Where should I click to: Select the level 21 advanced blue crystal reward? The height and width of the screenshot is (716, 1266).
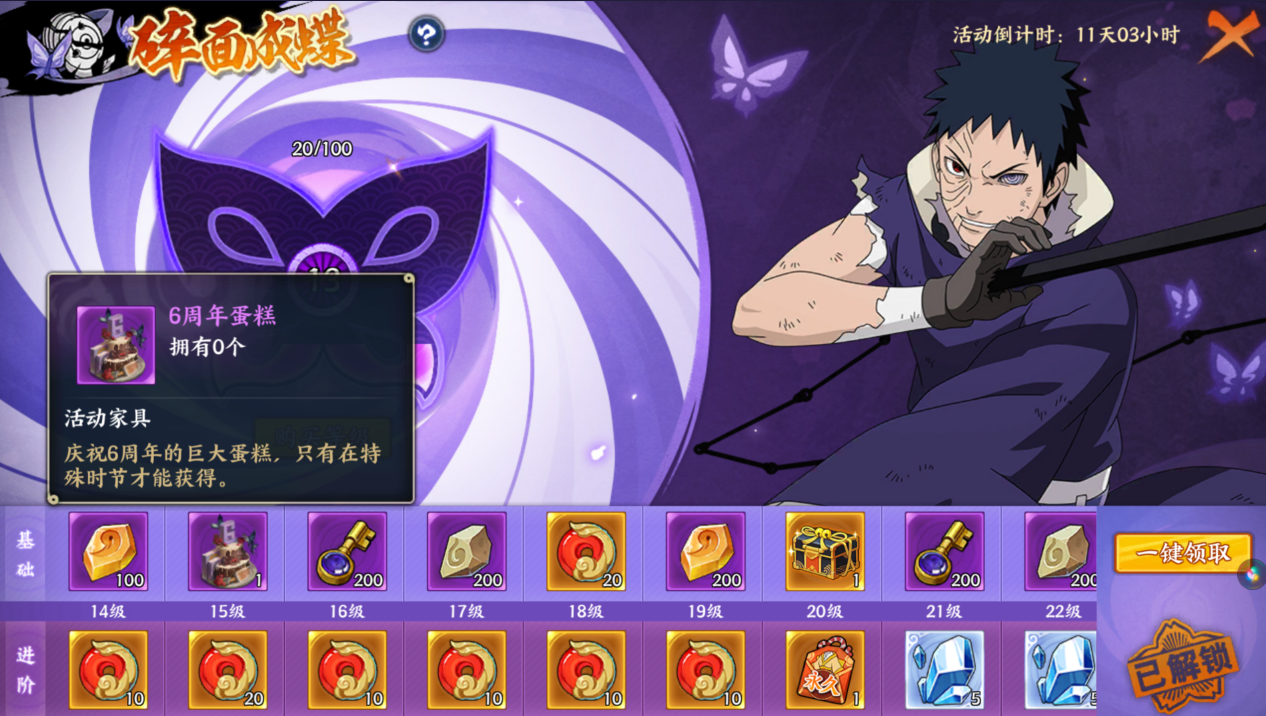(945, 670)
